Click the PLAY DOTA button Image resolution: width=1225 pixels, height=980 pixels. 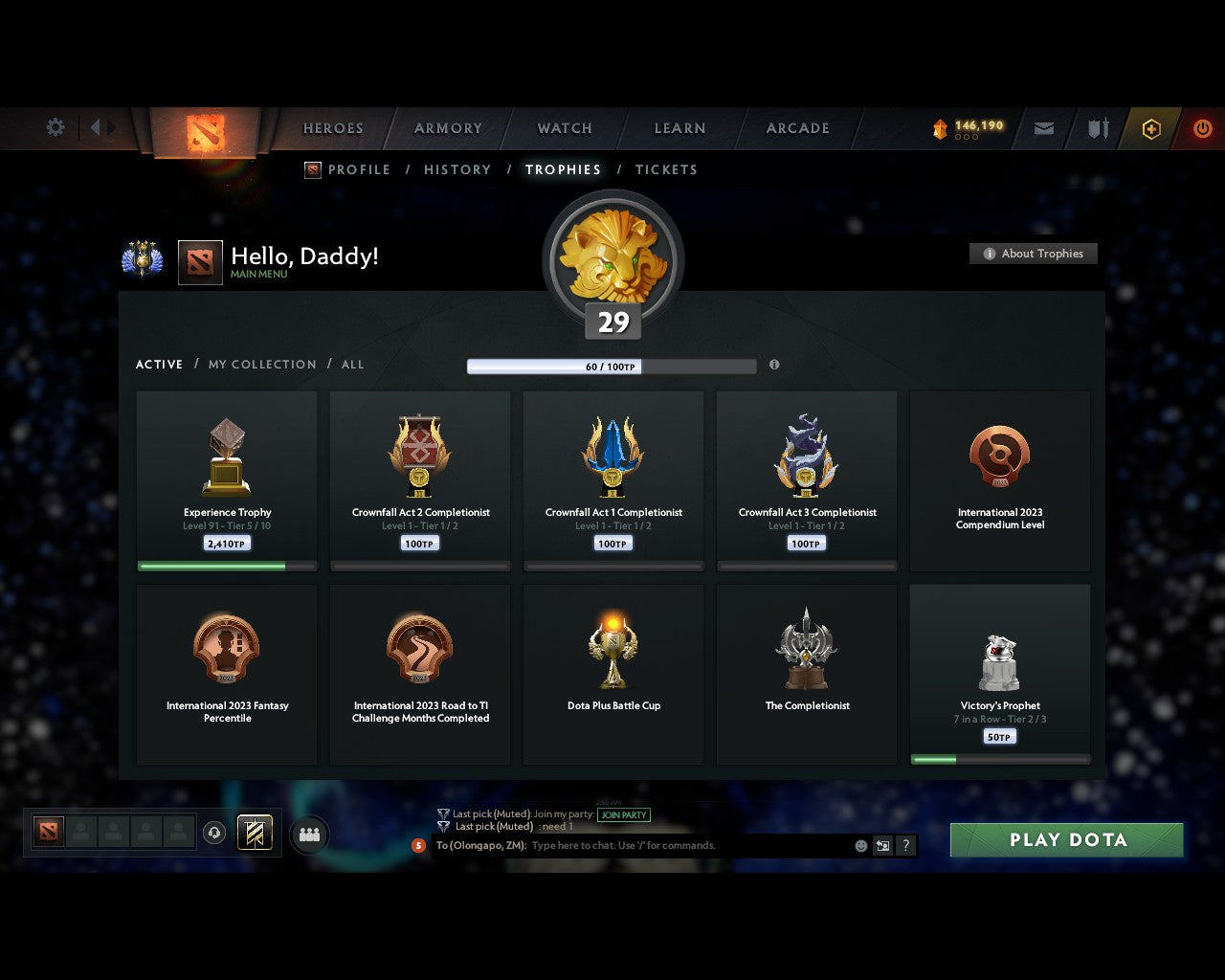(x=1065, y=839)
